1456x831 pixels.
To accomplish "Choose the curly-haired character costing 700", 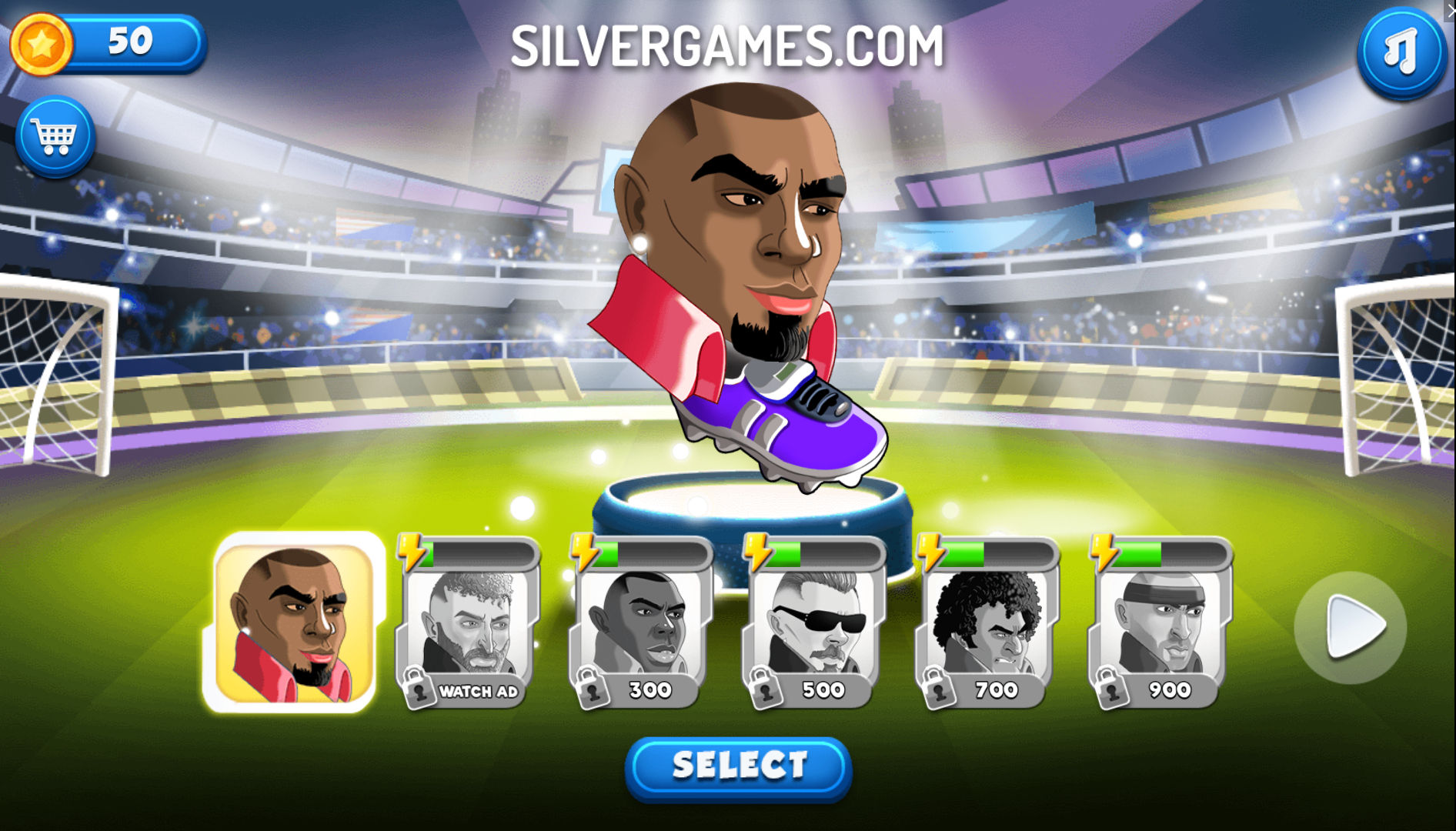I will point(987,625).
